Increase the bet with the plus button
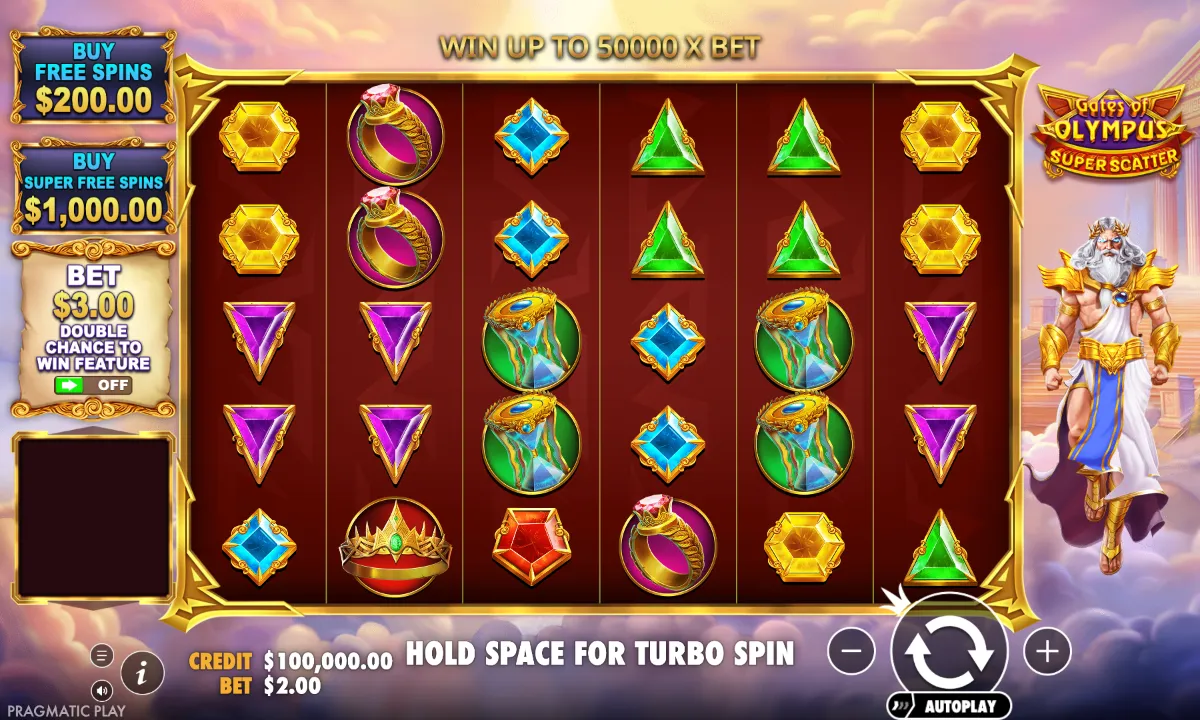The width and height of the screenshot is (1200, 720). point(1047,651)
